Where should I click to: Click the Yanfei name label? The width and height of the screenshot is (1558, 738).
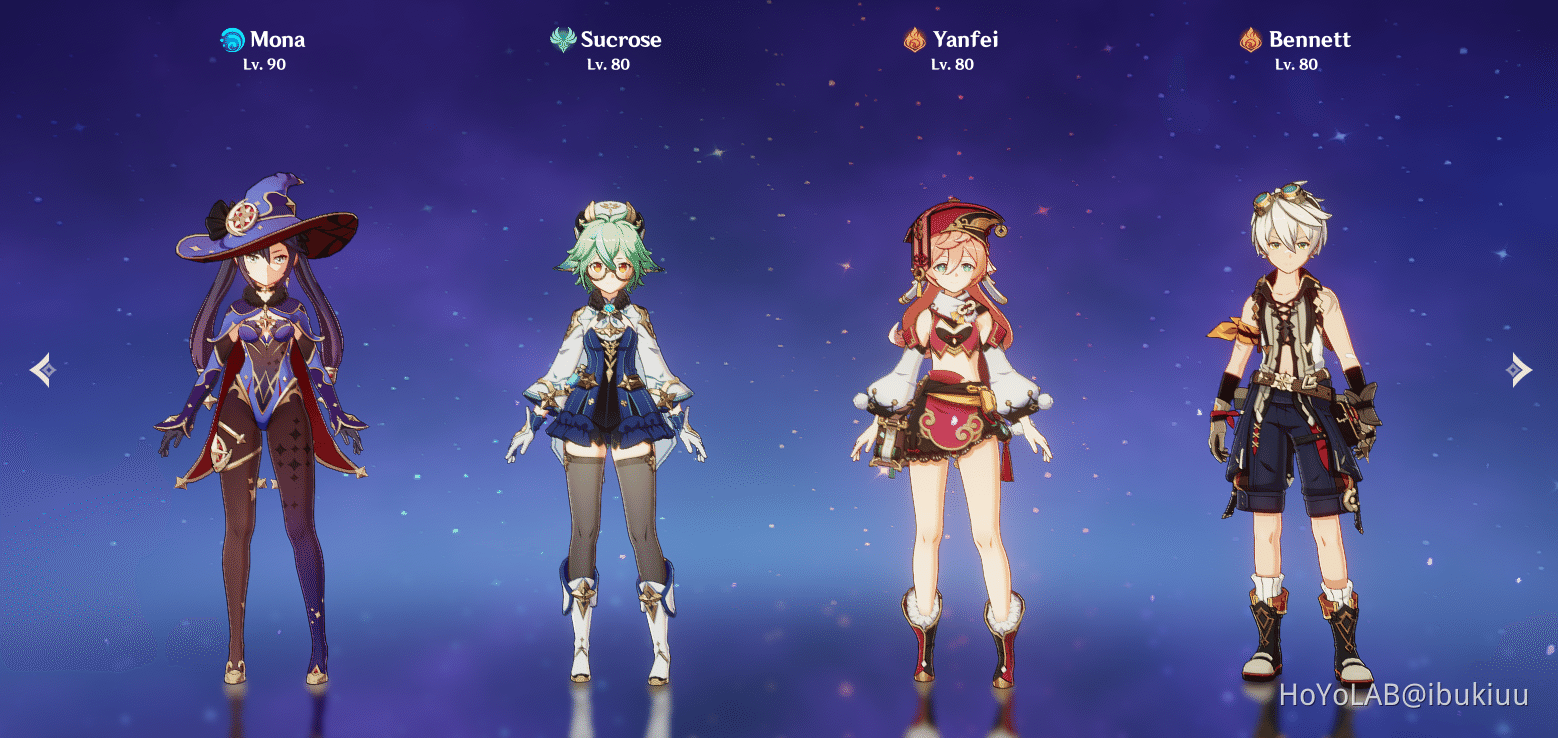(x=964, y=40)
